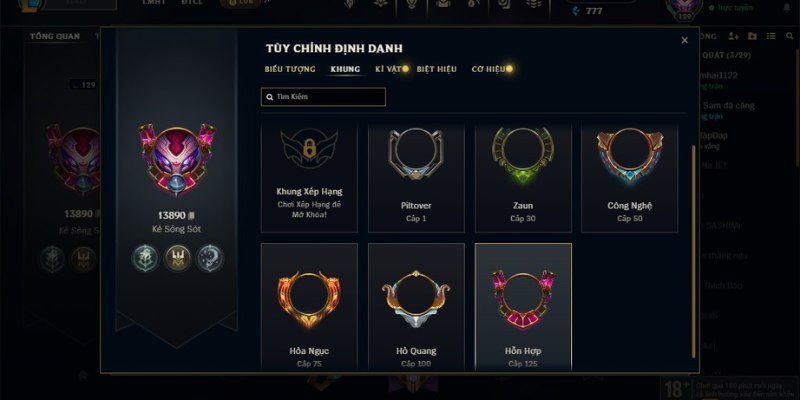
Task: Choose the Piltover border
Action: pos(416,175)
